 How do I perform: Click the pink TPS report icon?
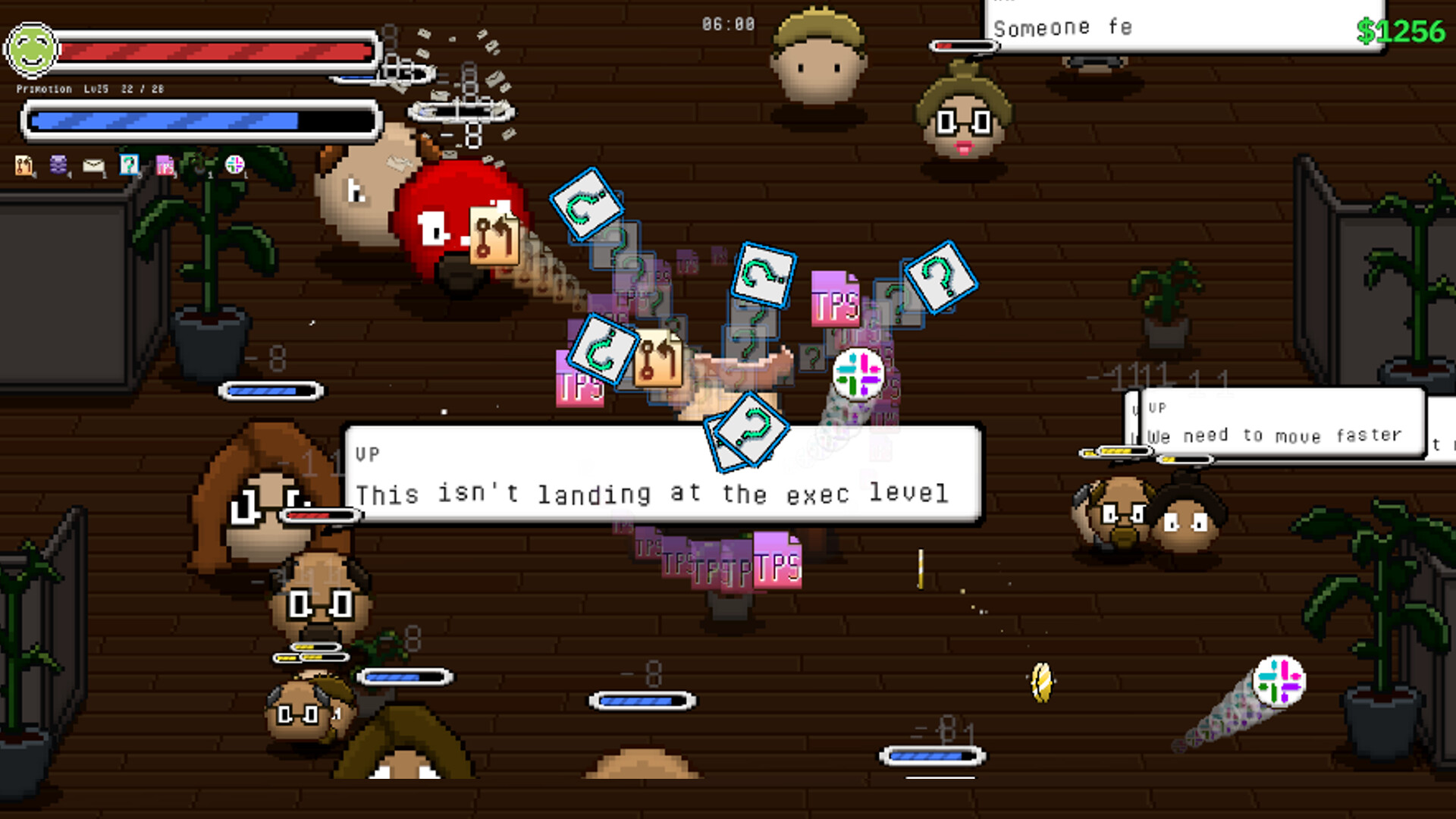click(165, 165)
